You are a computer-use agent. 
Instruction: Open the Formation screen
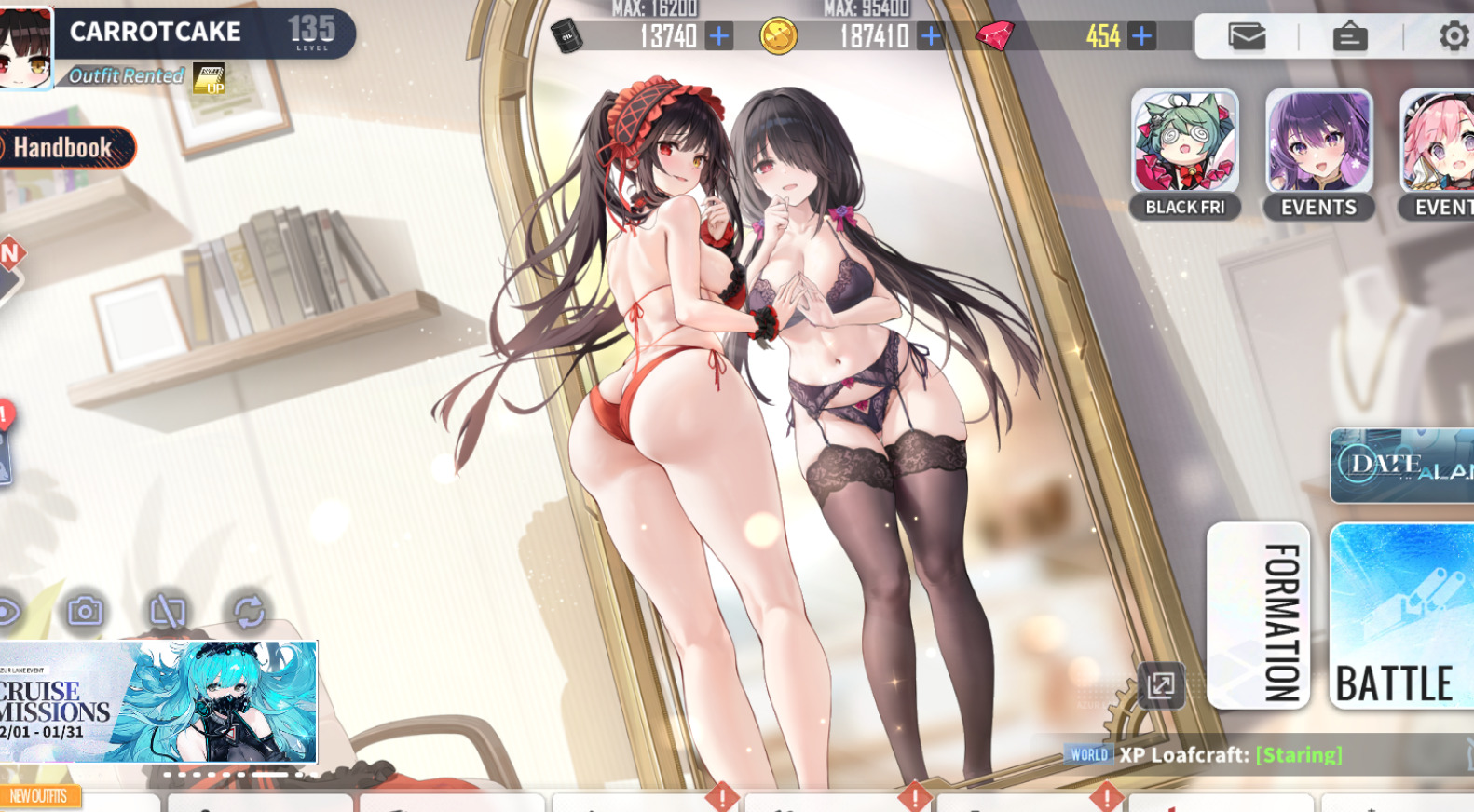tap(1258, 616)
